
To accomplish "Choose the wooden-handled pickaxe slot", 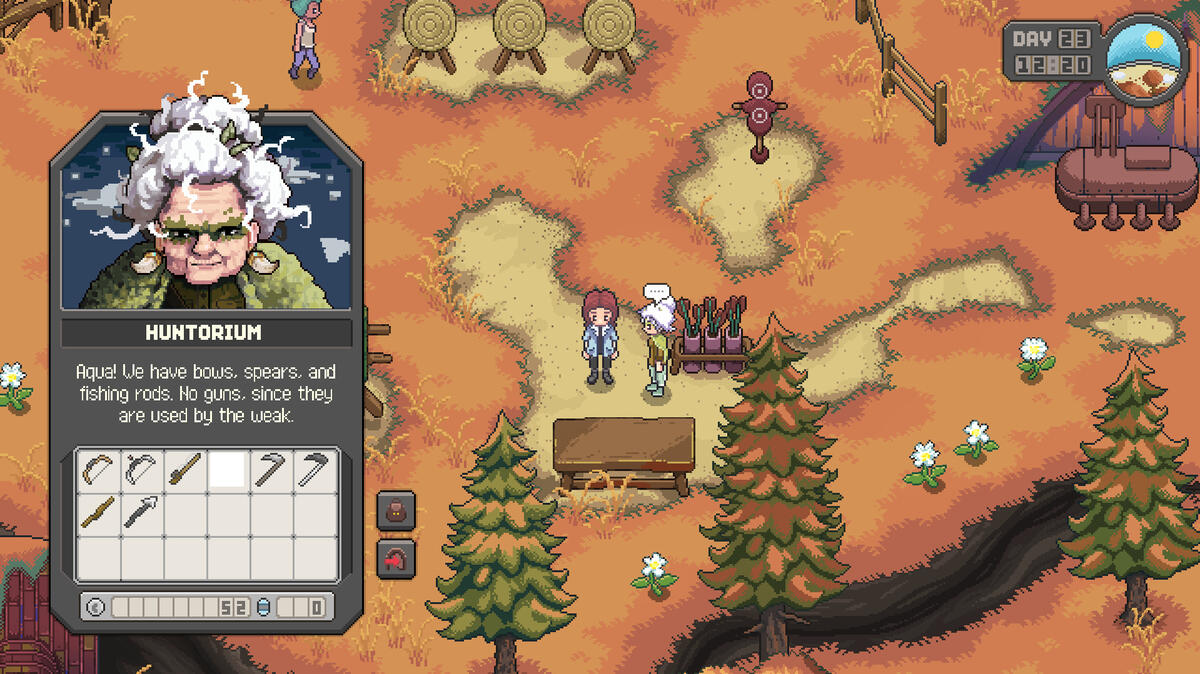I will point(271,470).
